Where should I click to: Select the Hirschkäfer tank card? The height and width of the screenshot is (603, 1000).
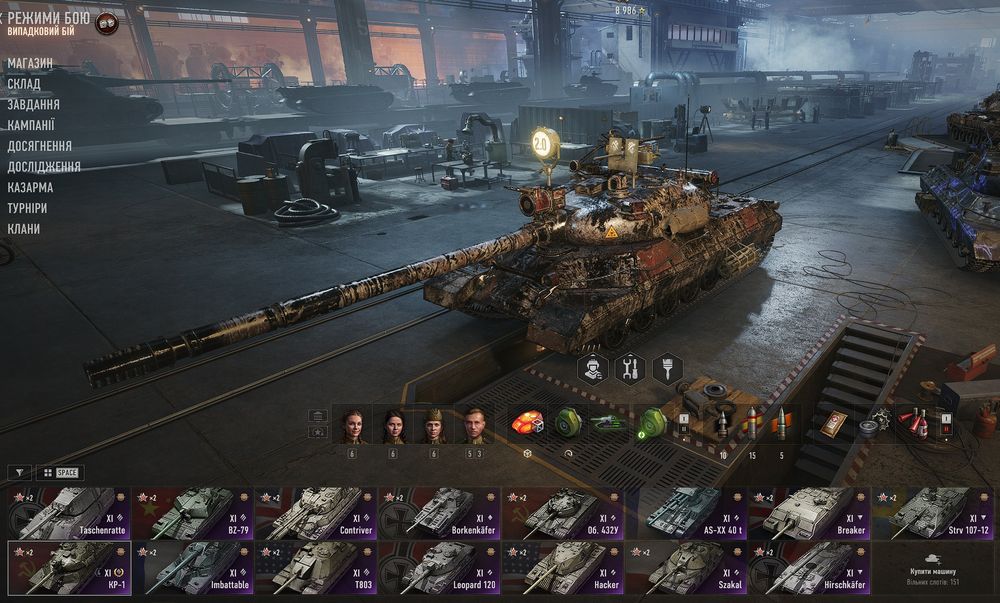810,568
